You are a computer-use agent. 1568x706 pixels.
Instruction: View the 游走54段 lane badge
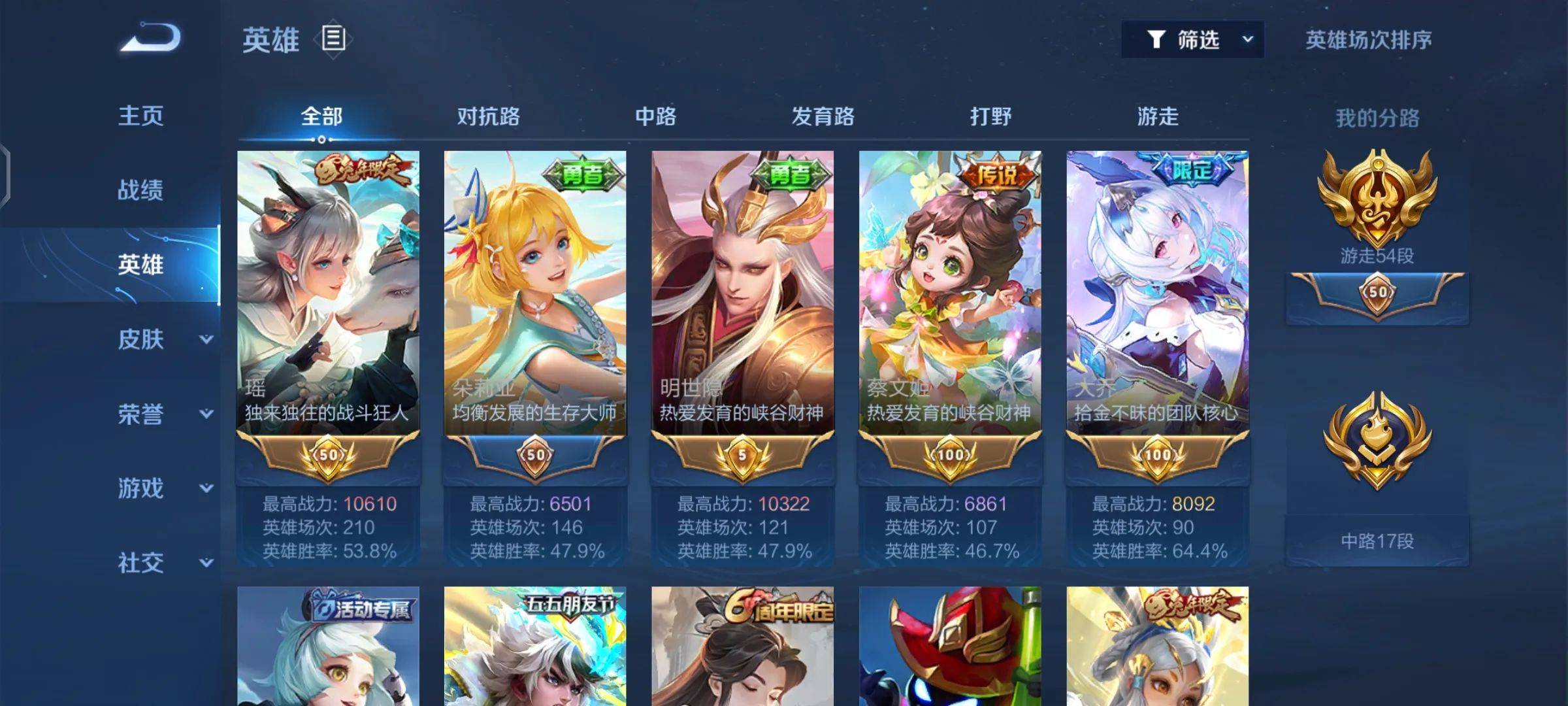(1377, 203)
